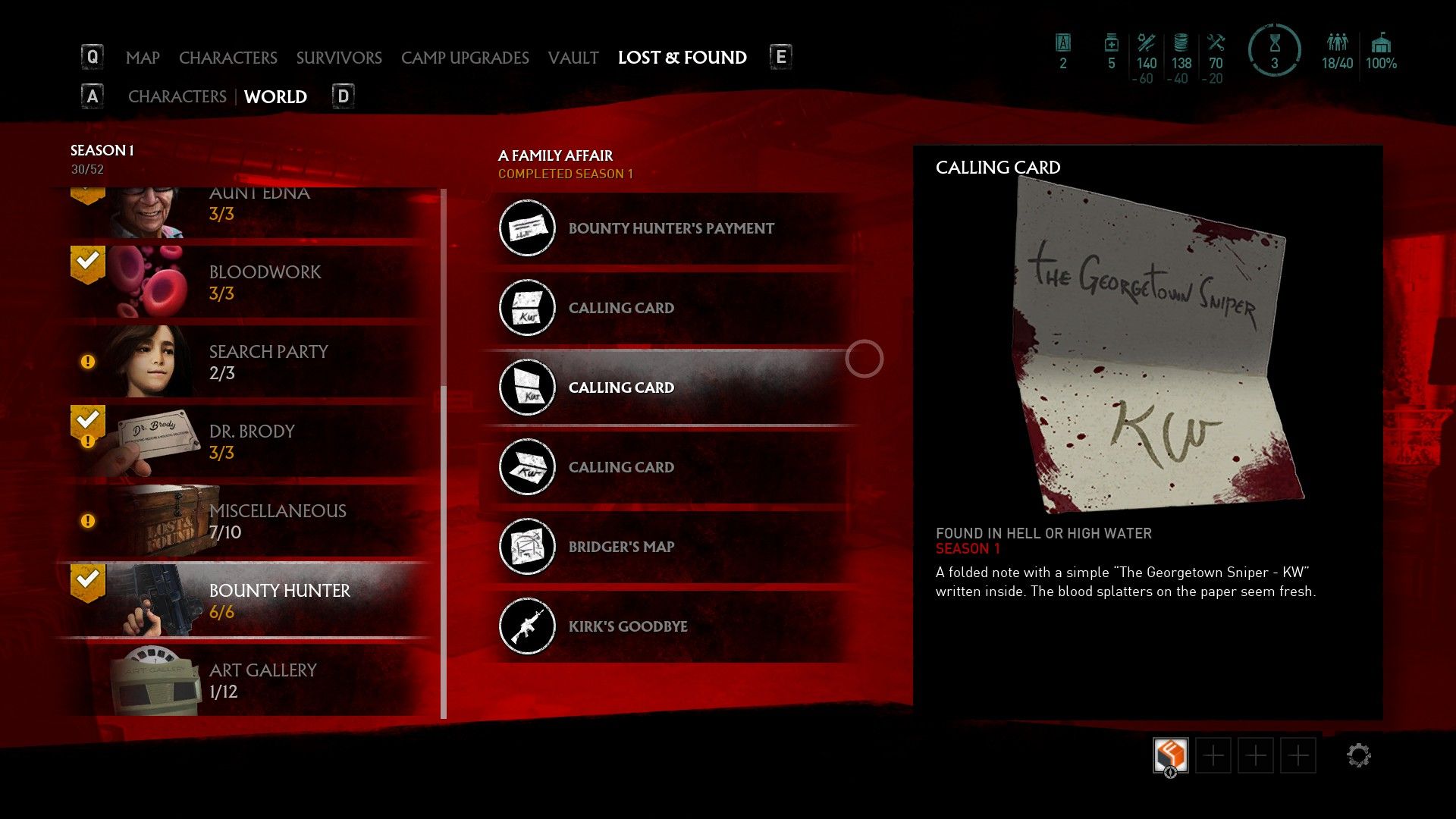Go to the Survivors tab
This screenshot has width=1456, height=819.
click(x=339, y=58)
